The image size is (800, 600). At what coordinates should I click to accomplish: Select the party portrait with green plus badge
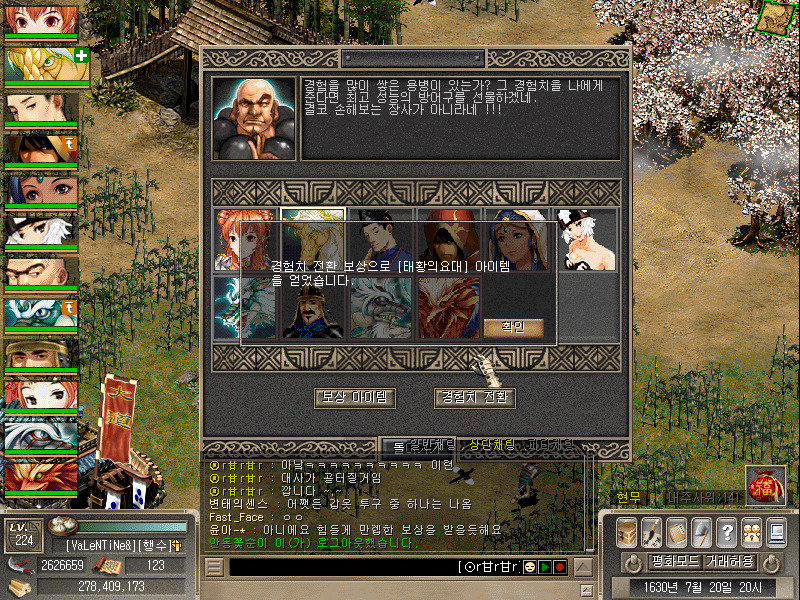coord(41,64)
